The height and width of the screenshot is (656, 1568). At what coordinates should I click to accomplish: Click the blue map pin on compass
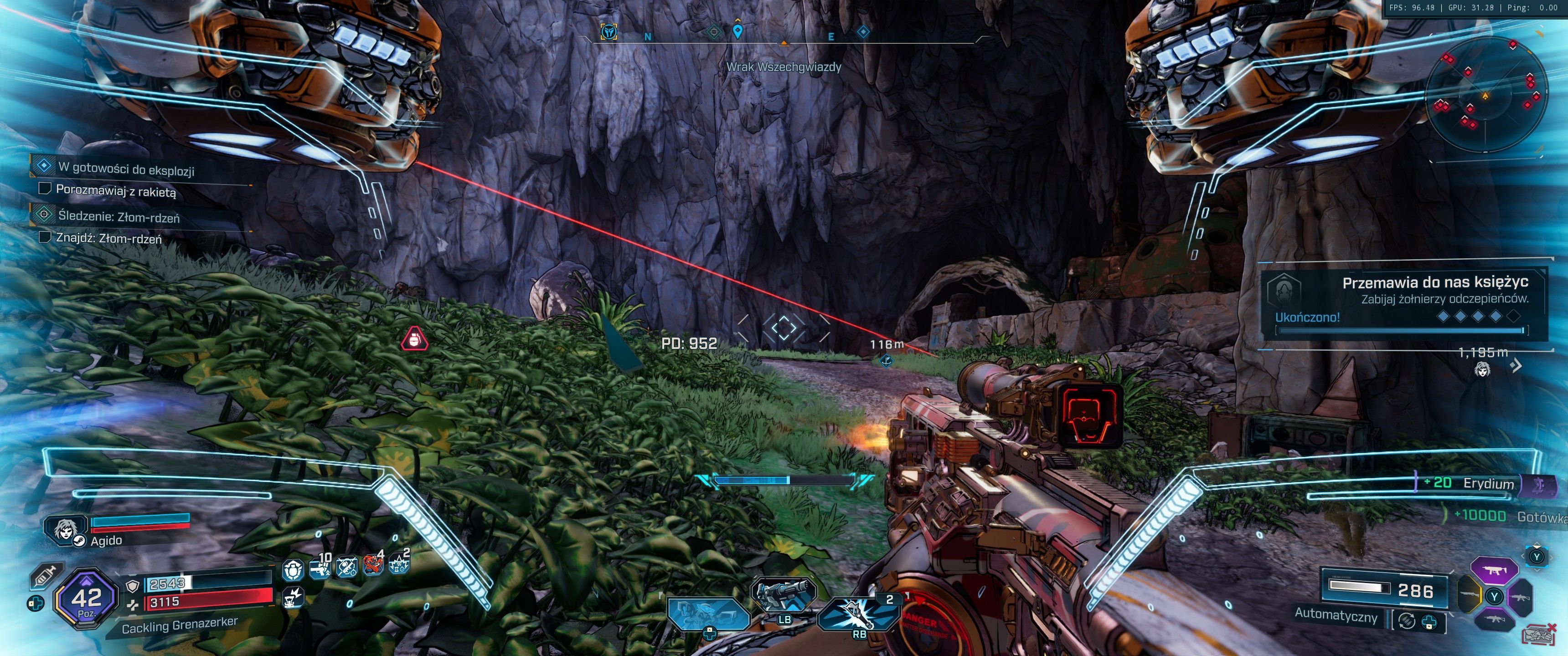tap(737, 31)
